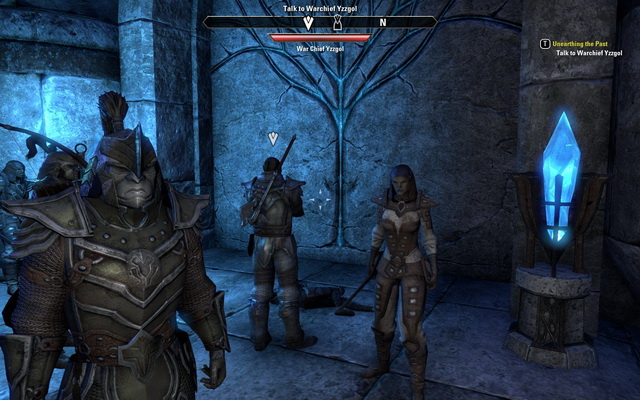
Task: Click the north indicator on the compass
Action: tap(382, 21)
